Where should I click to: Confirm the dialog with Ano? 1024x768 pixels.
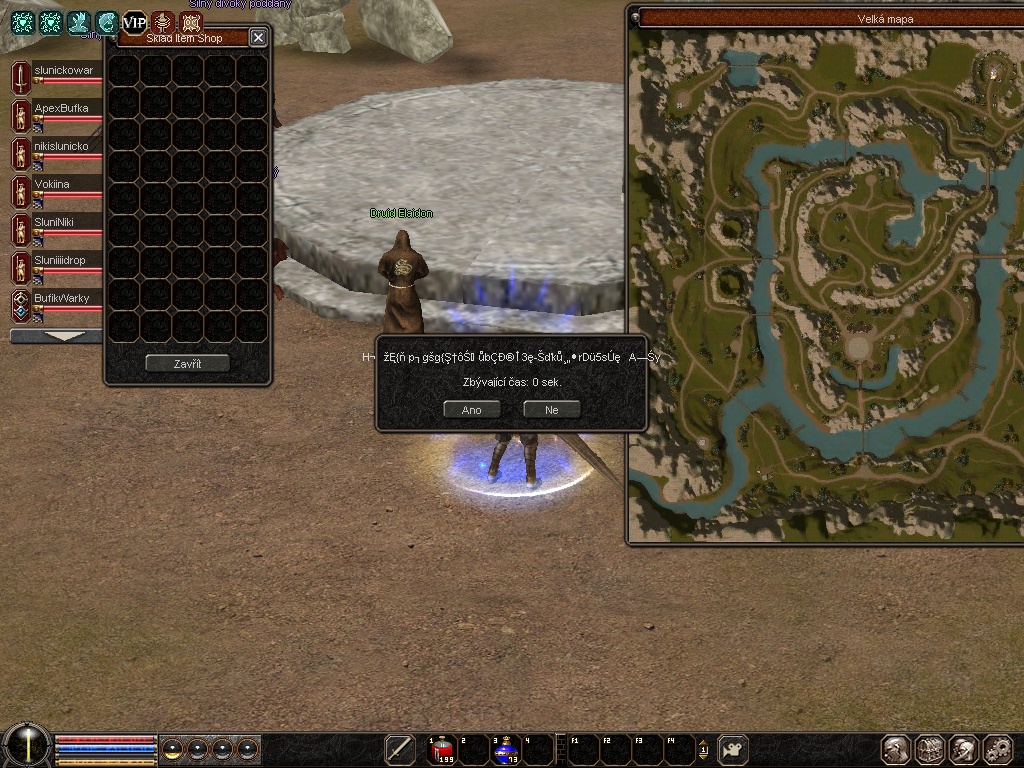471,409
